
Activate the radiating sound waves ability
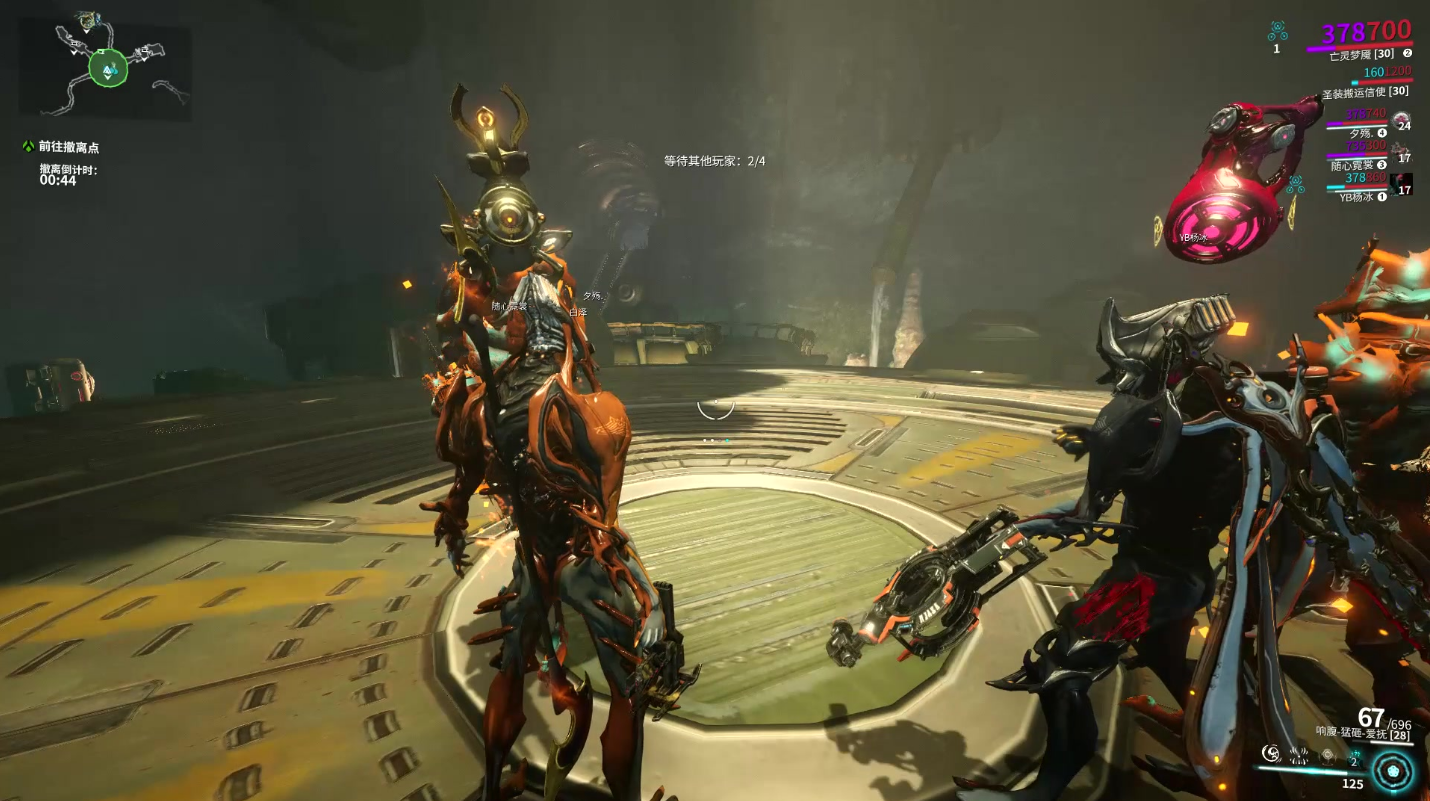1299,753
